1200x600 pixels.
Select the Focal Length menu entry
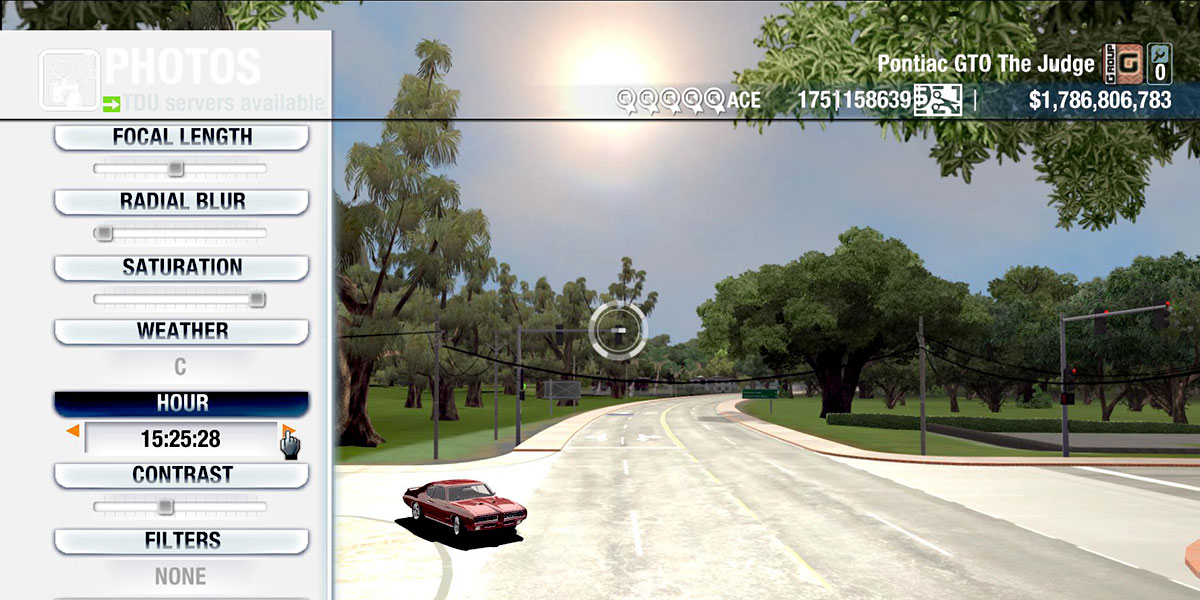[181, 137]
